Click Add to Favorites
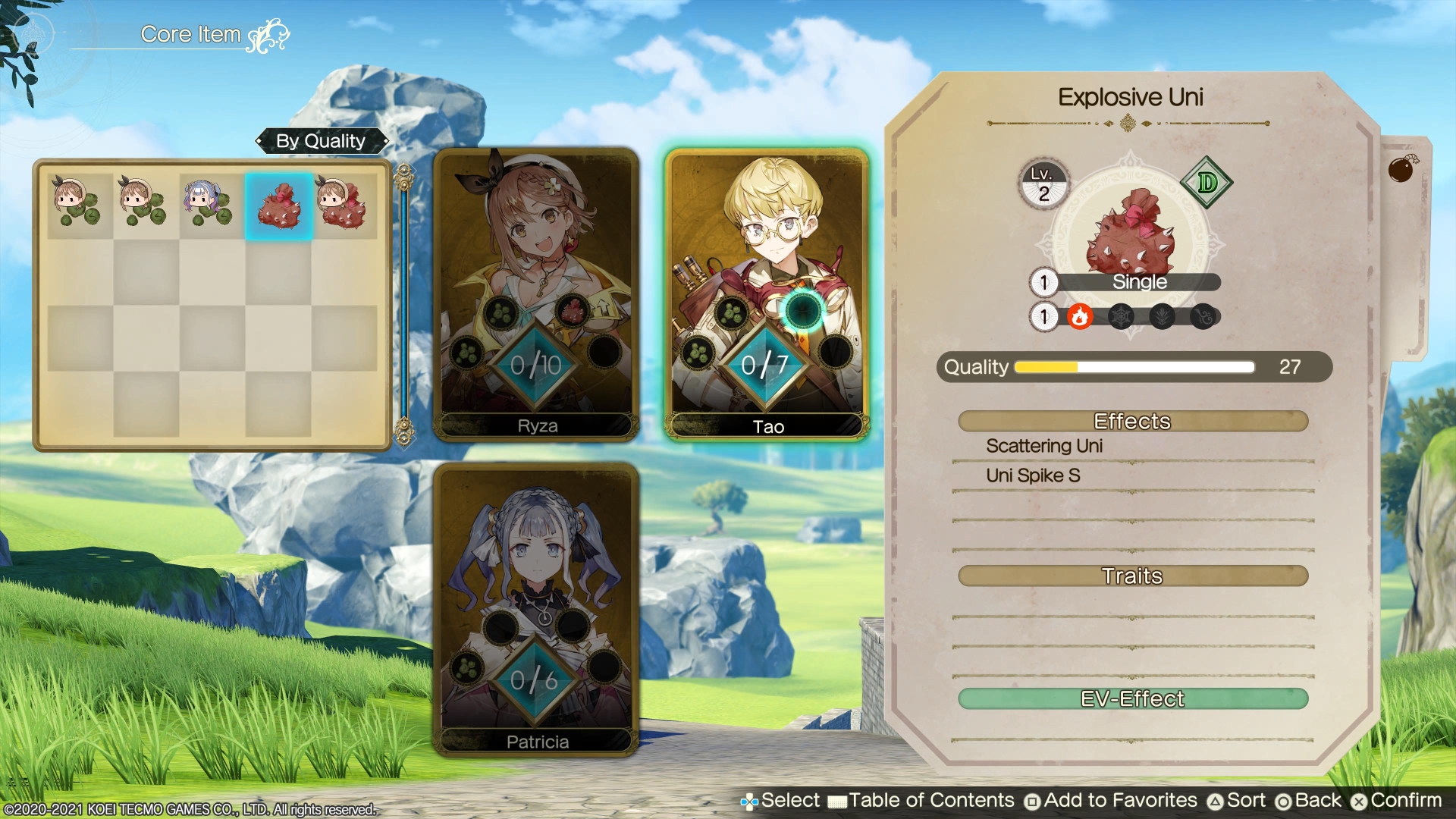This screenshot has height=819, width=1456. pos(1116,800)
